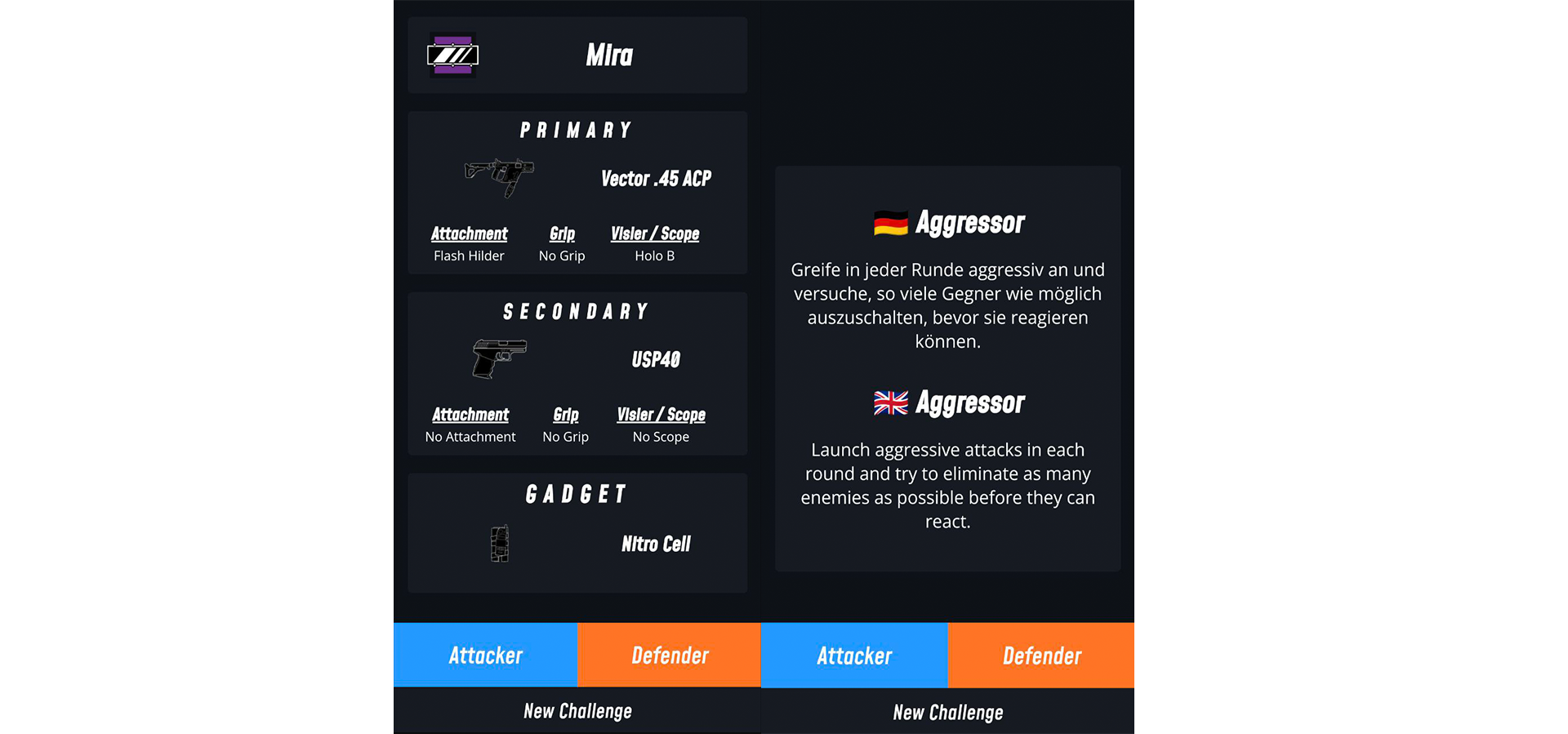Image resolution: width=1568 pixels, height=734 pixels.
Task: Select the Vector .45 ACP weapon image
Action: tap(501, 178)
